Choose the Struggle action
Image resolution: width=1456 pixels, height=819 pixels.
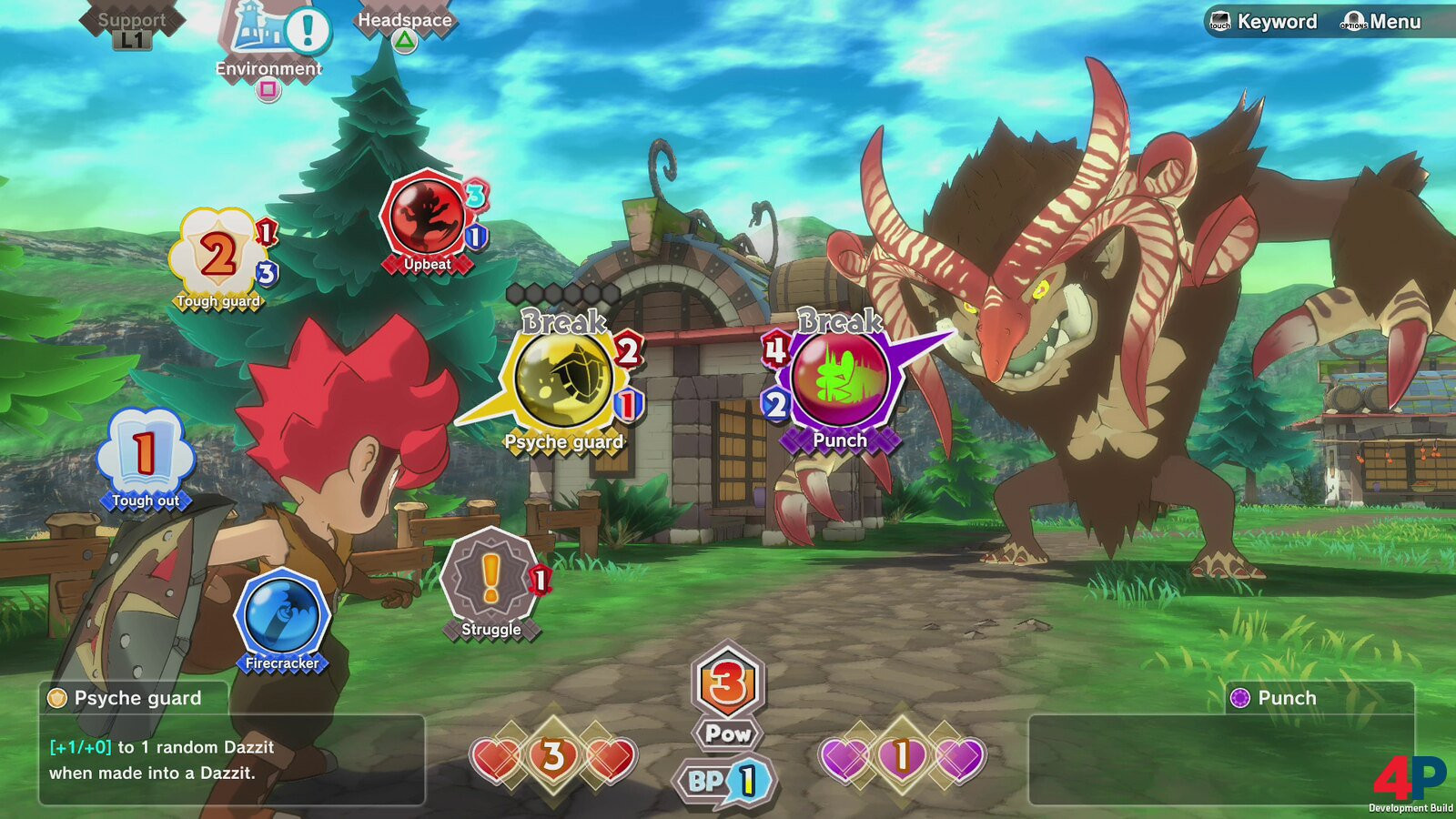(490, 578)
